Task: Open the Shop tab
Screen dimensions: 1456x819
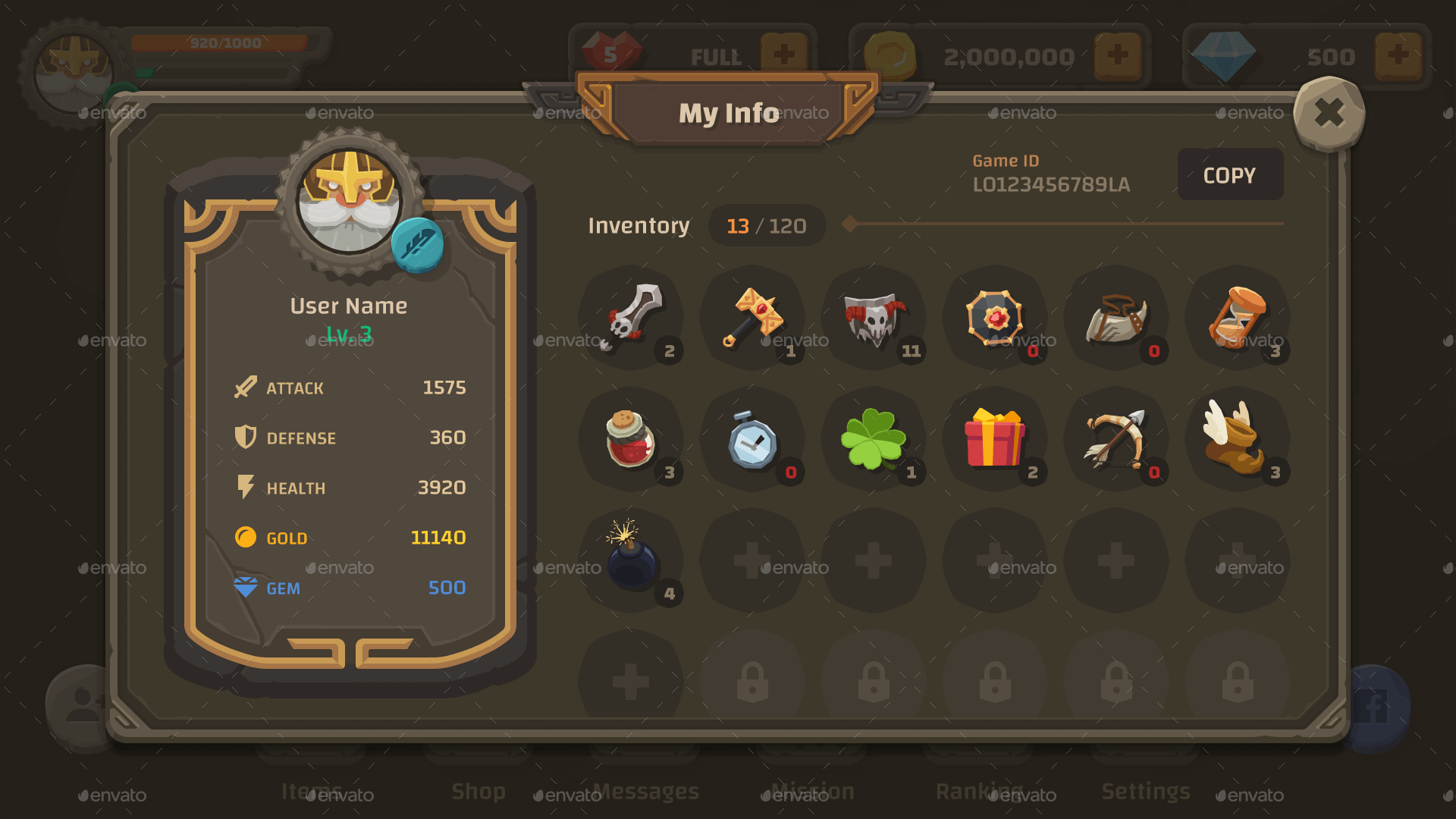Action: [x=478, y=791]
